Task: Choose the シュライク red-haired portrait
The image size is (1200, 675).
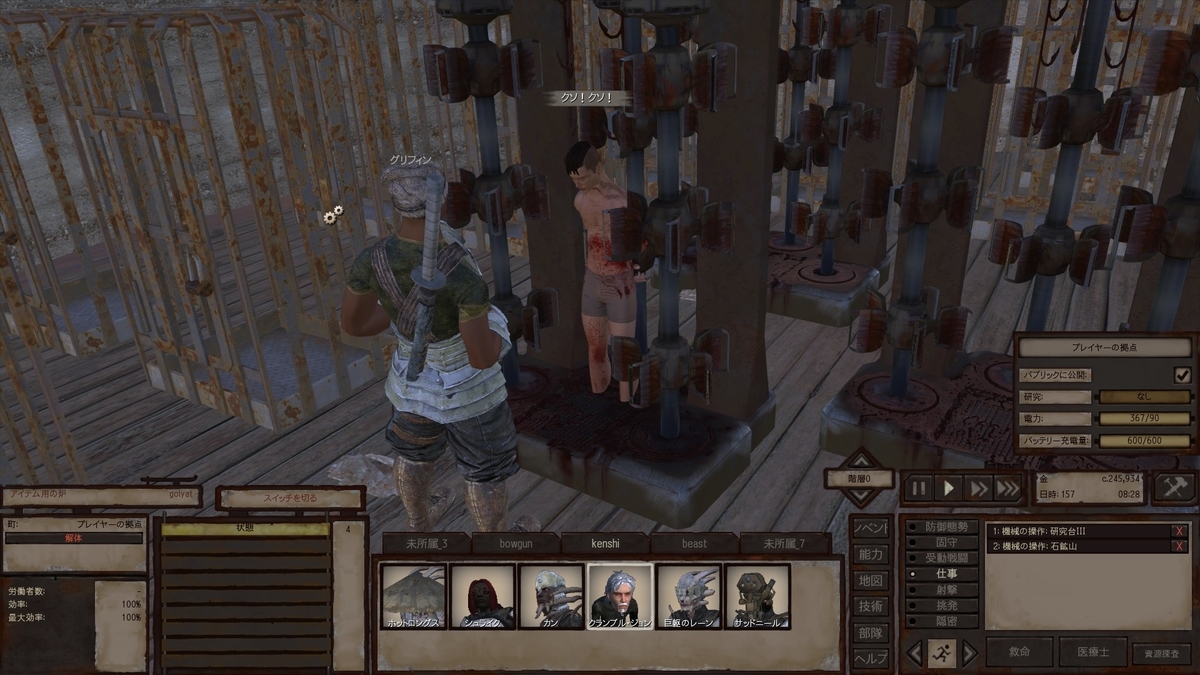Action: coord(482,597)
